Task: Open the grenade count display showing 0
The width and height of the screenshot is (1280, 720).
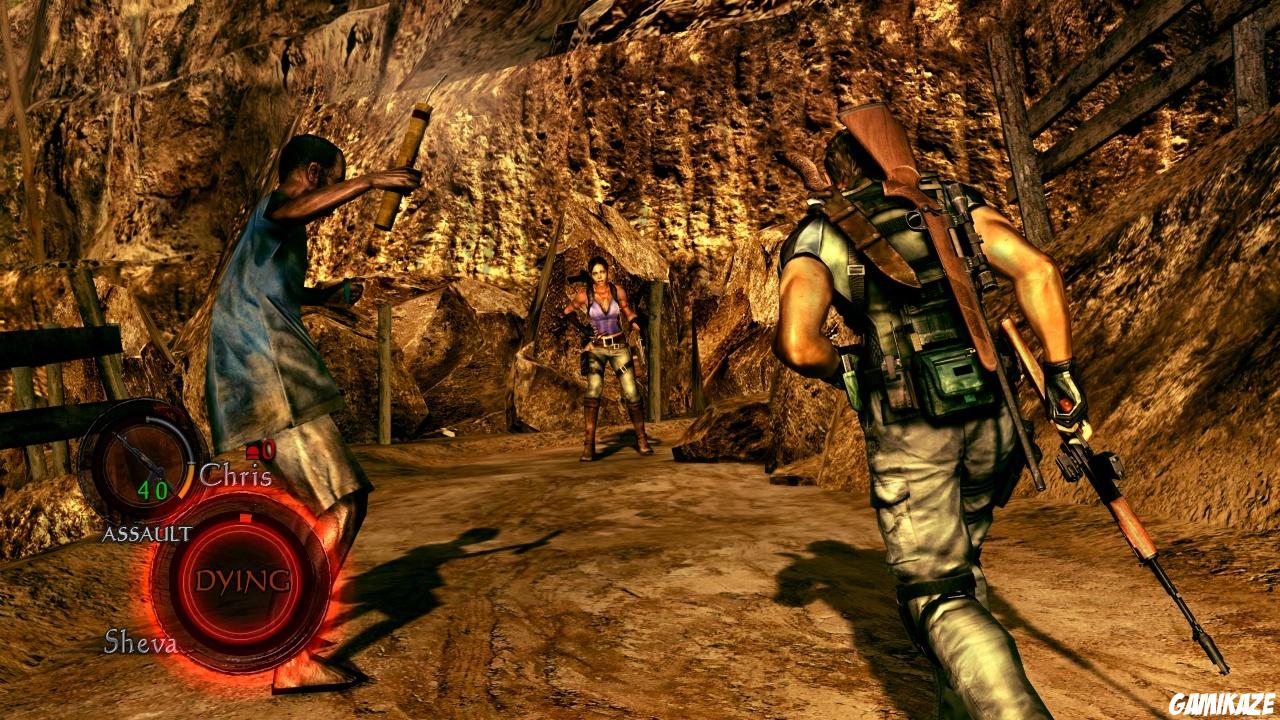Action: (266, 452)
